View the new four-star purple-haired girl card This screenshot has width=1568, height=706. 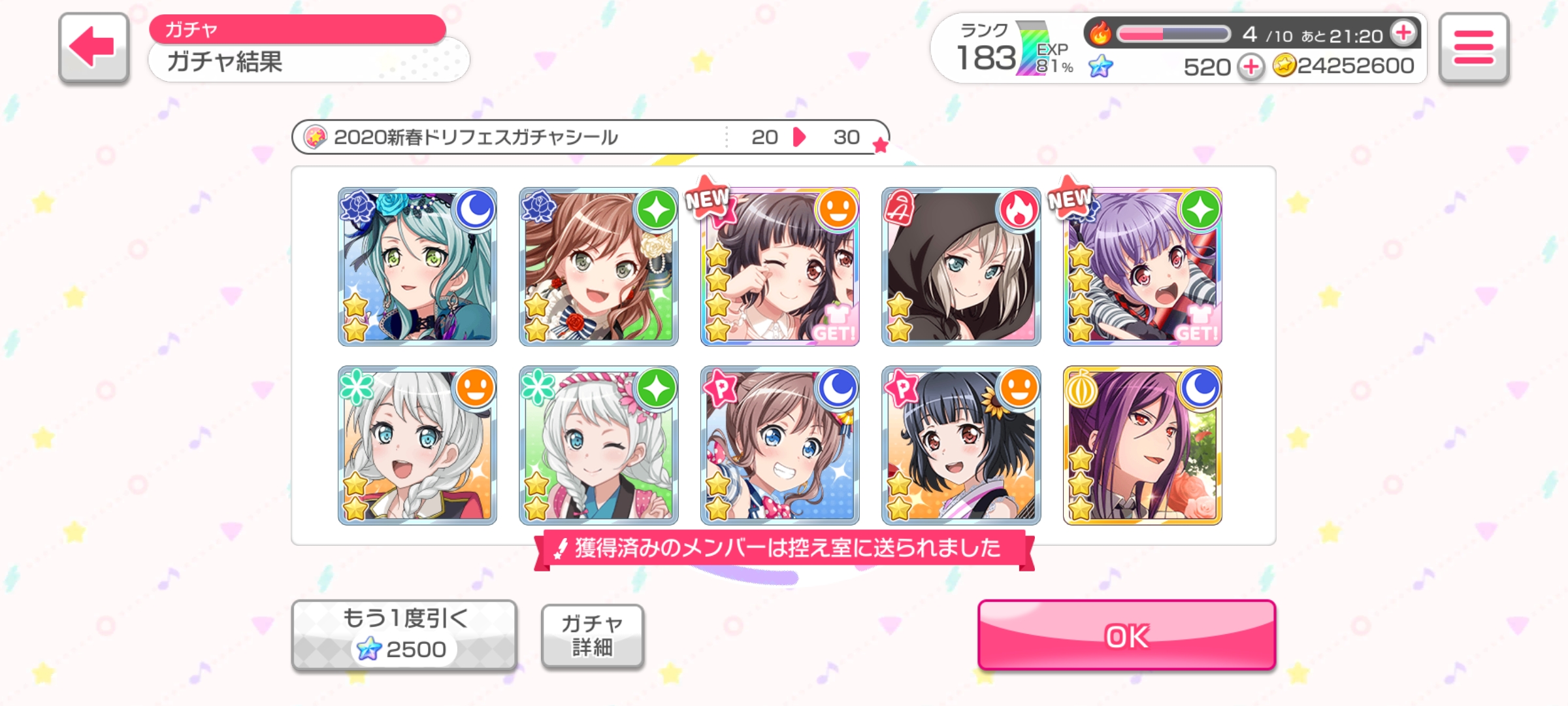pyautogui.click(x=1142, y=267)
